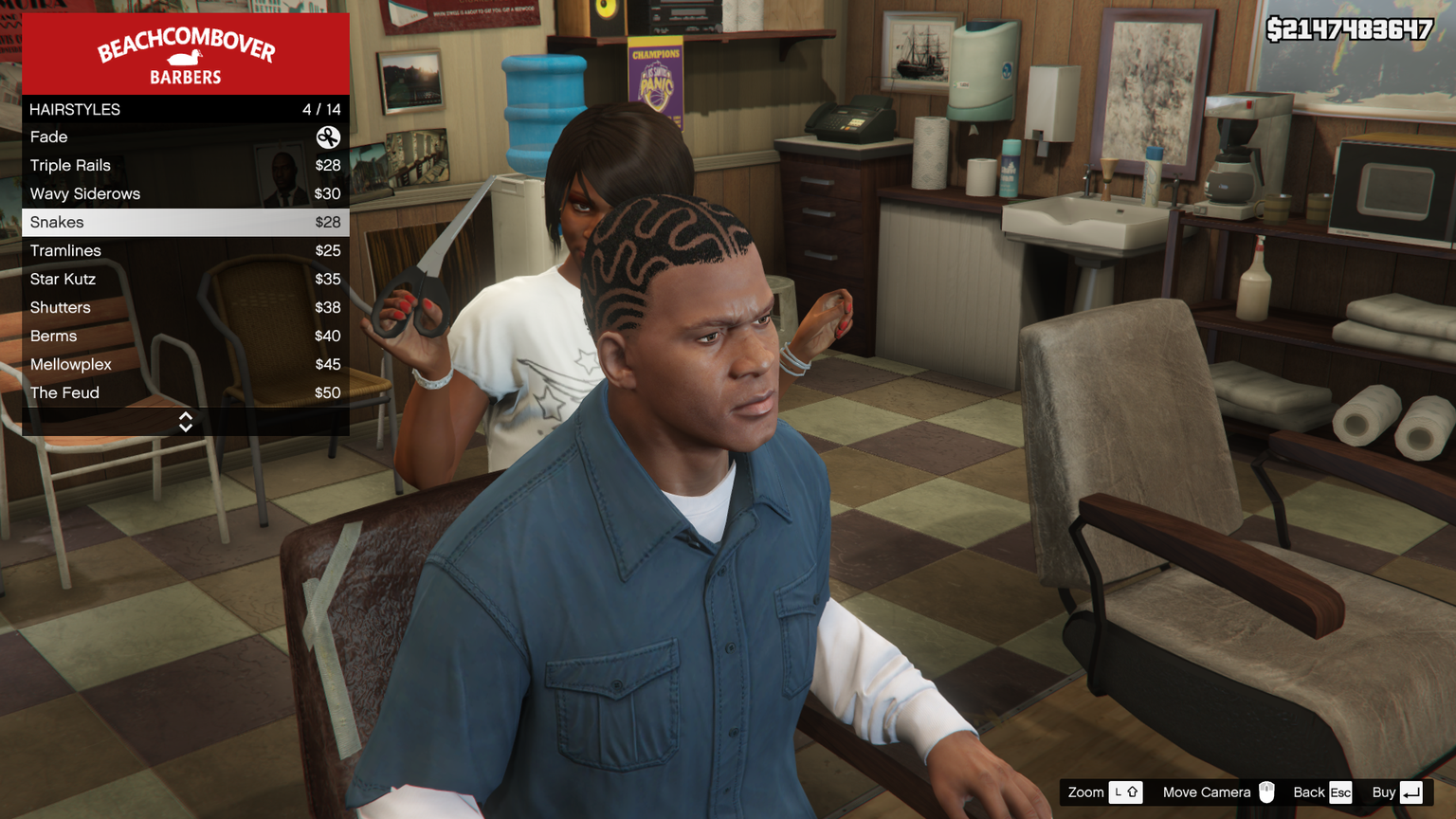Viewport: 1456px width, 819px height.
Task: Pick the Wavy Siderows hairstyle
Action: 185,194
